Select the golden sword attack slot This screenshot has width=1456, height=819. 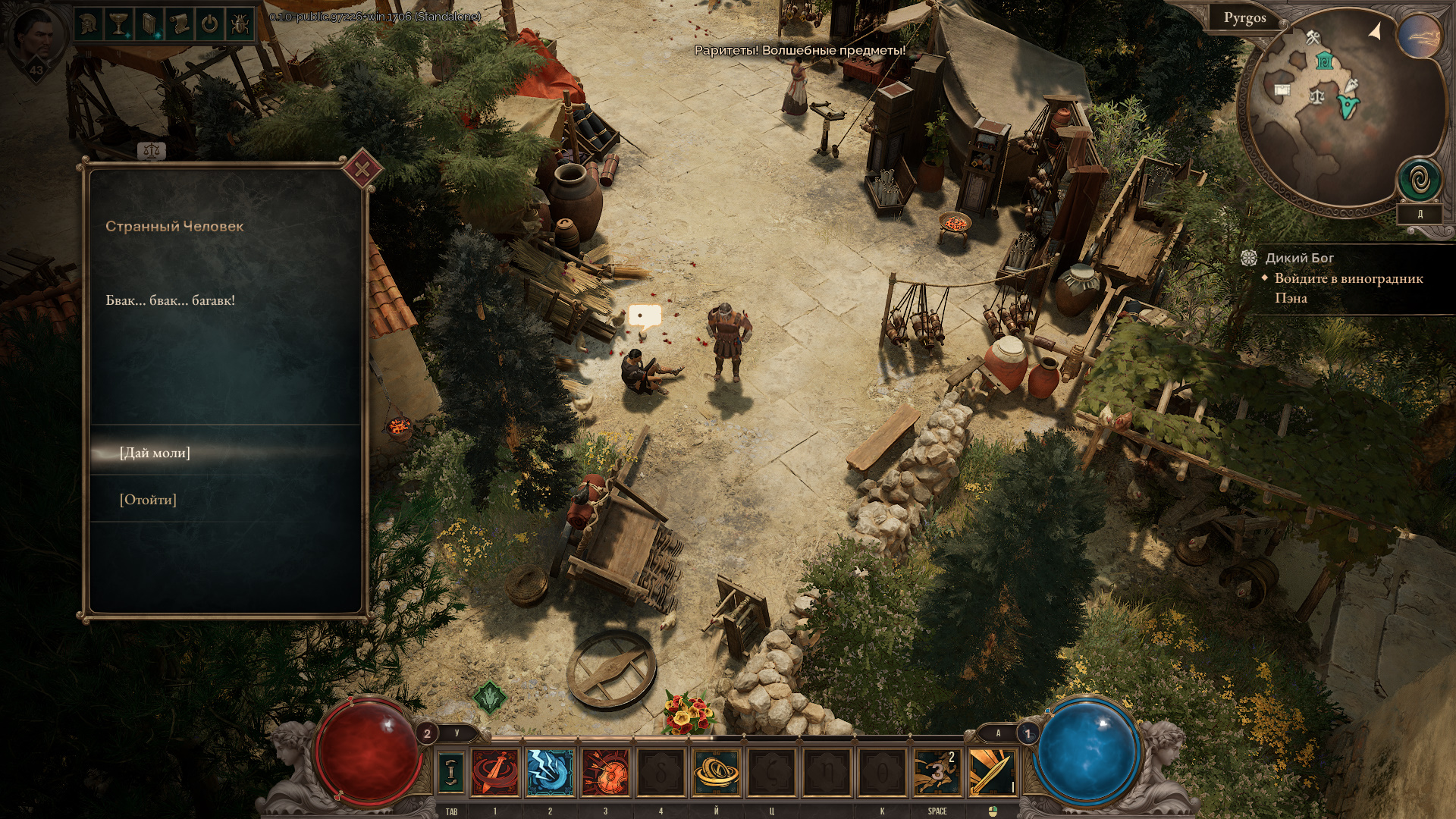[x=992, y=772]
